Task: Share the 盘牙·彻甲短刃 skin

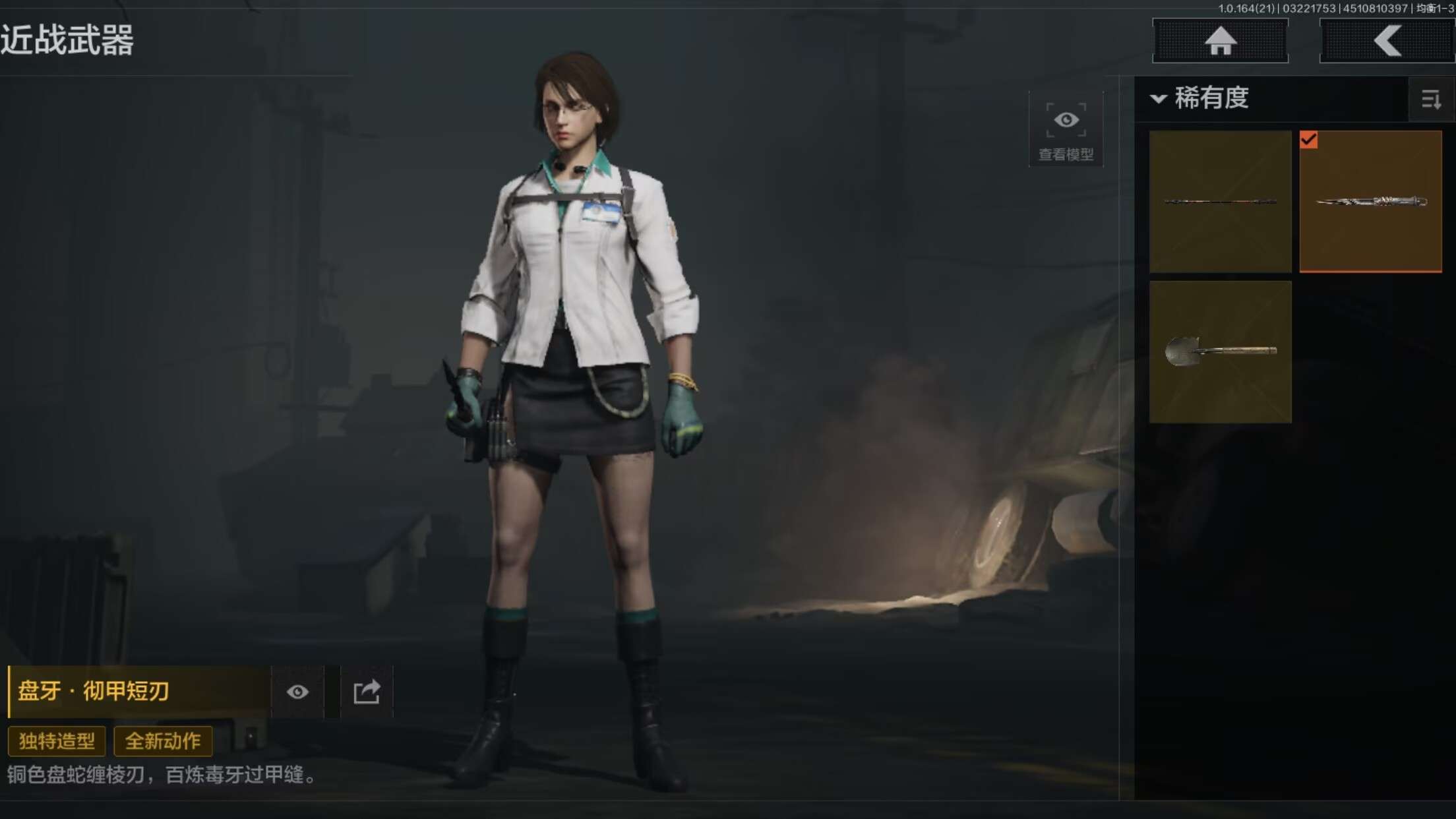Action: (x=367, y=692)
